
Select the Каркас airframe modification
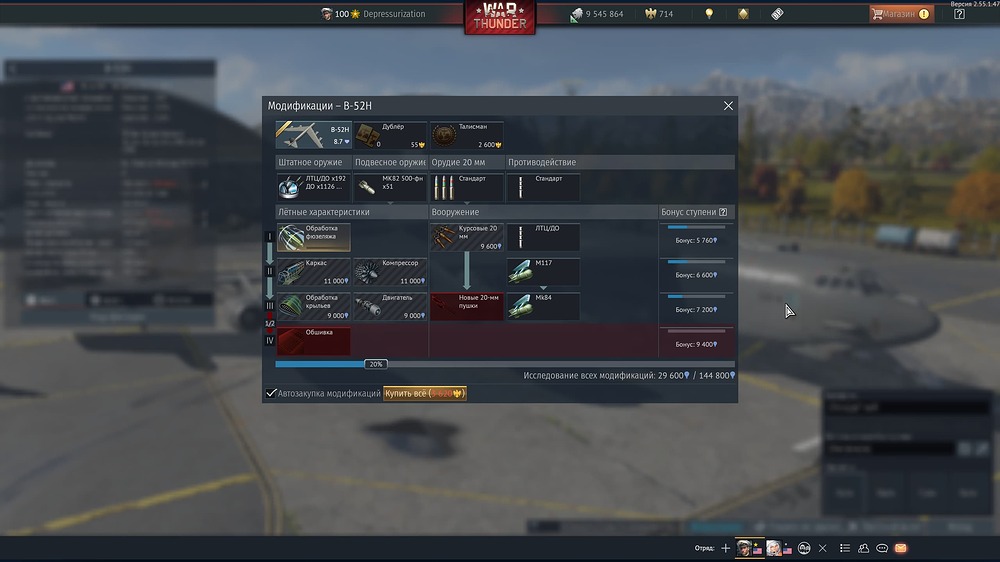314,272
